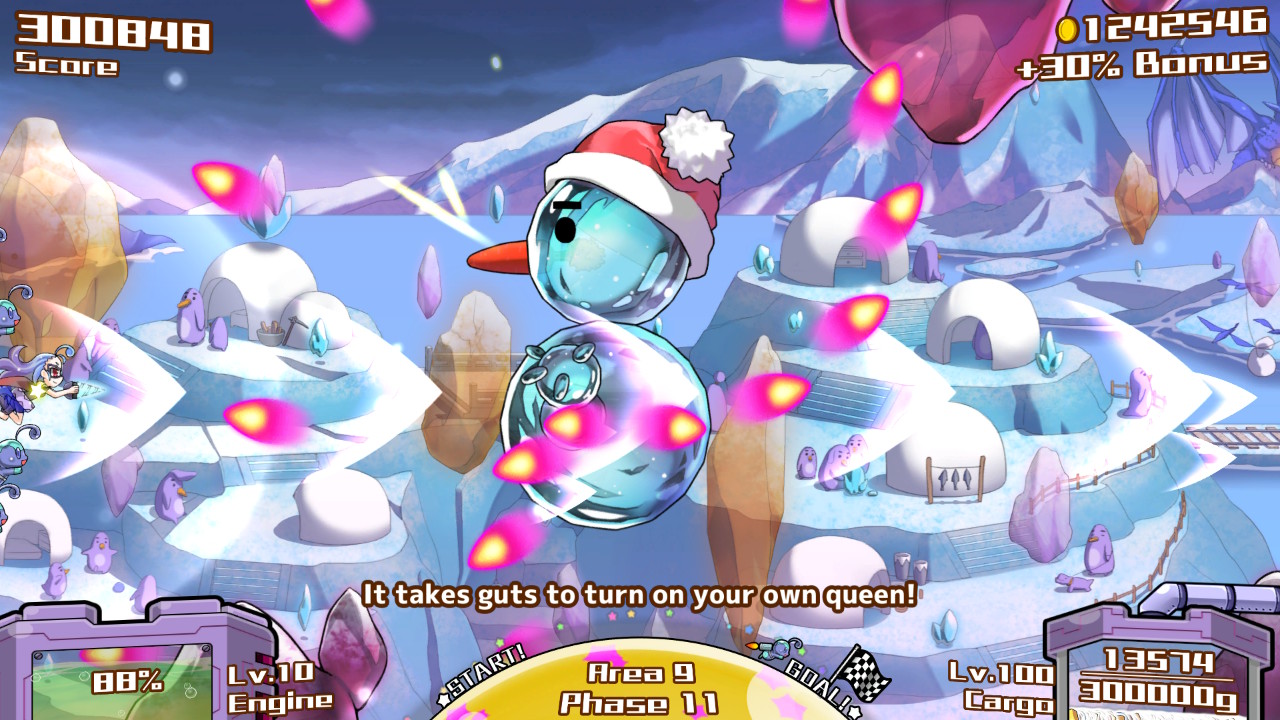Click the tiny ship icon above the phase meter
Viewport: 1280px width, 720px height.
pyautogui.click(x=773, y=649)
